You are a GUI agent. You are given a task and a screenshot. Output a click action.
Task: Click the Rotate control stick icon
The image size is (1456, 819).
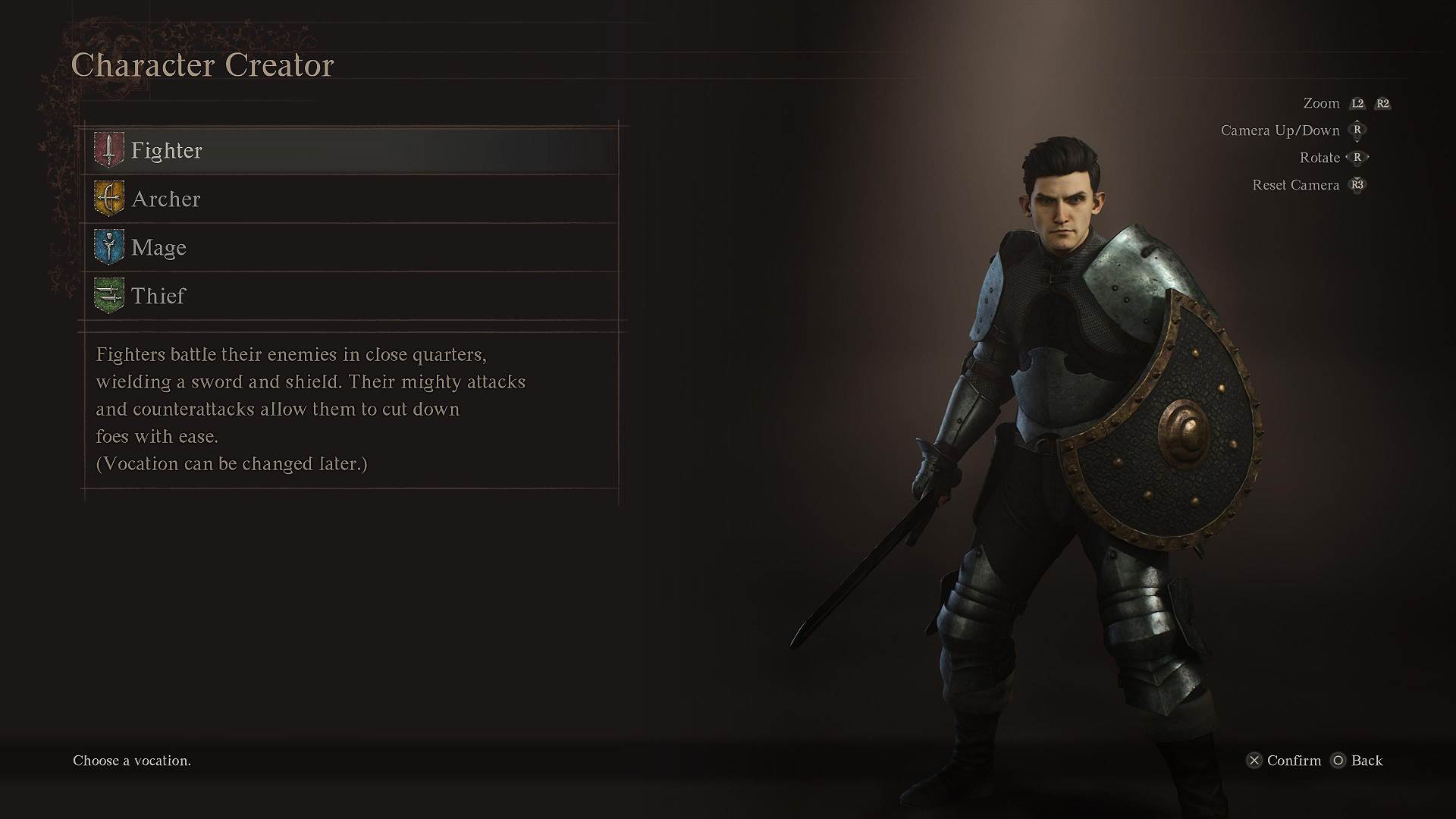click(1356, 158)
